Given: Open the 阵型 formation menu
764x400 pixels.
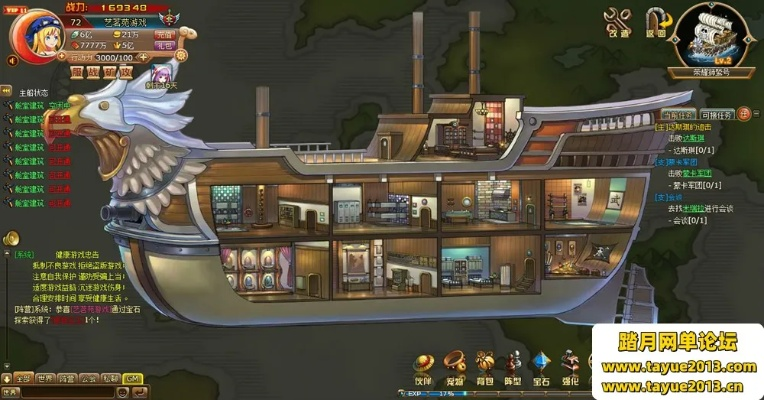Looking at the screenshot, I should click(x=514, y=363).
